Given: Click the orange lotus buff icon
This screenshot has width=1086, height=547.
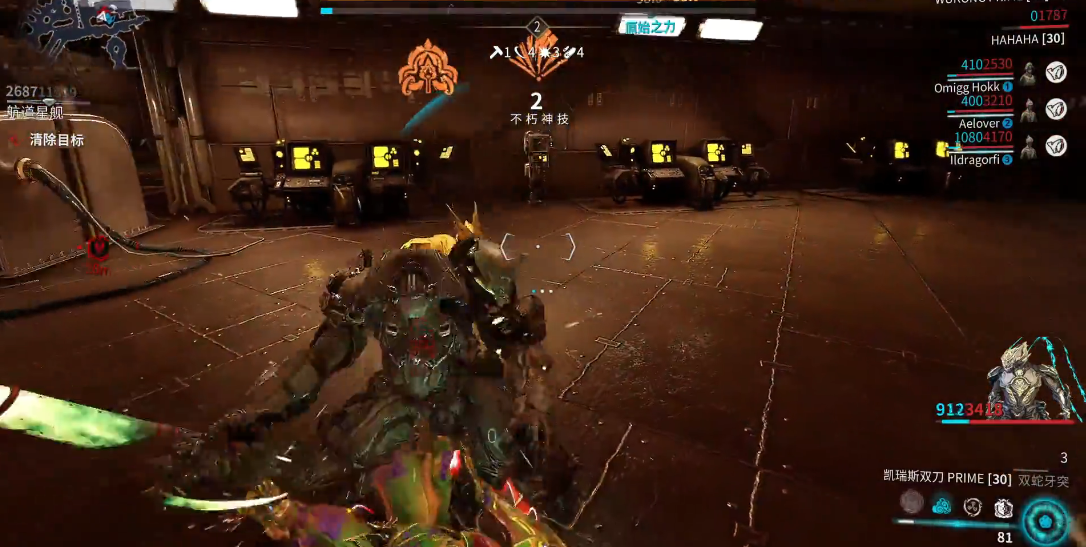Looking at the screenshot, I should coord(428,68).
